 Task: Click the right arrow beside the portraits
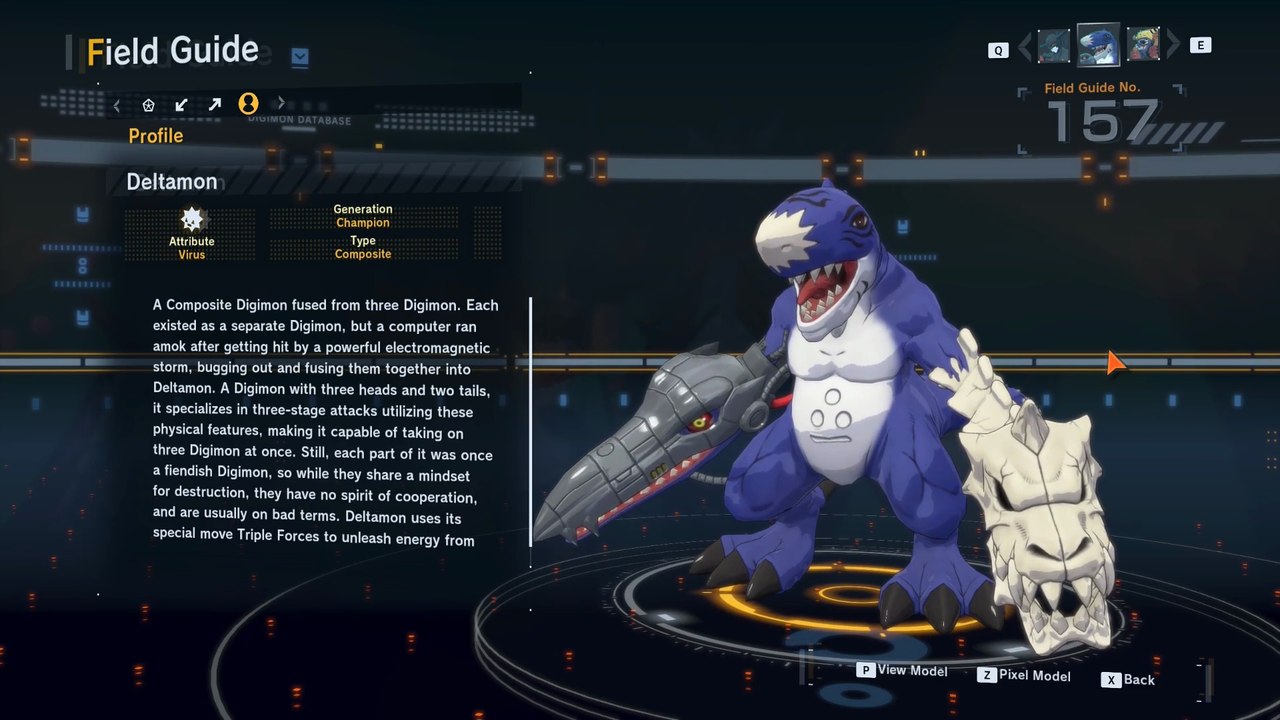point(1173,45)
